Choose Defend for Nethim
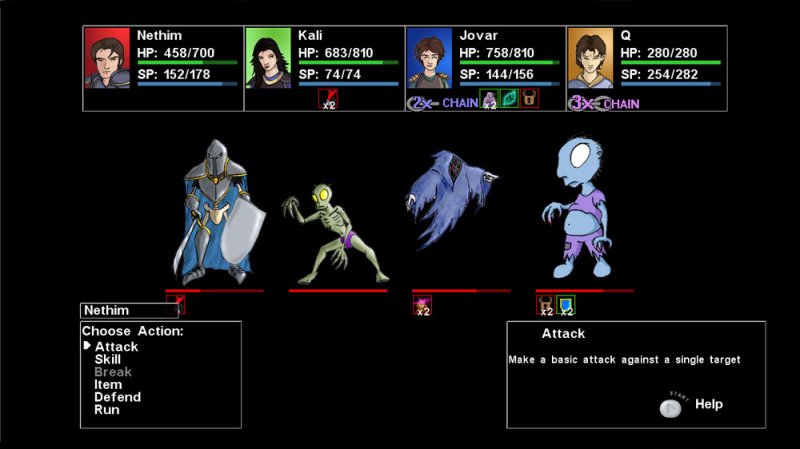 point(117,397)
